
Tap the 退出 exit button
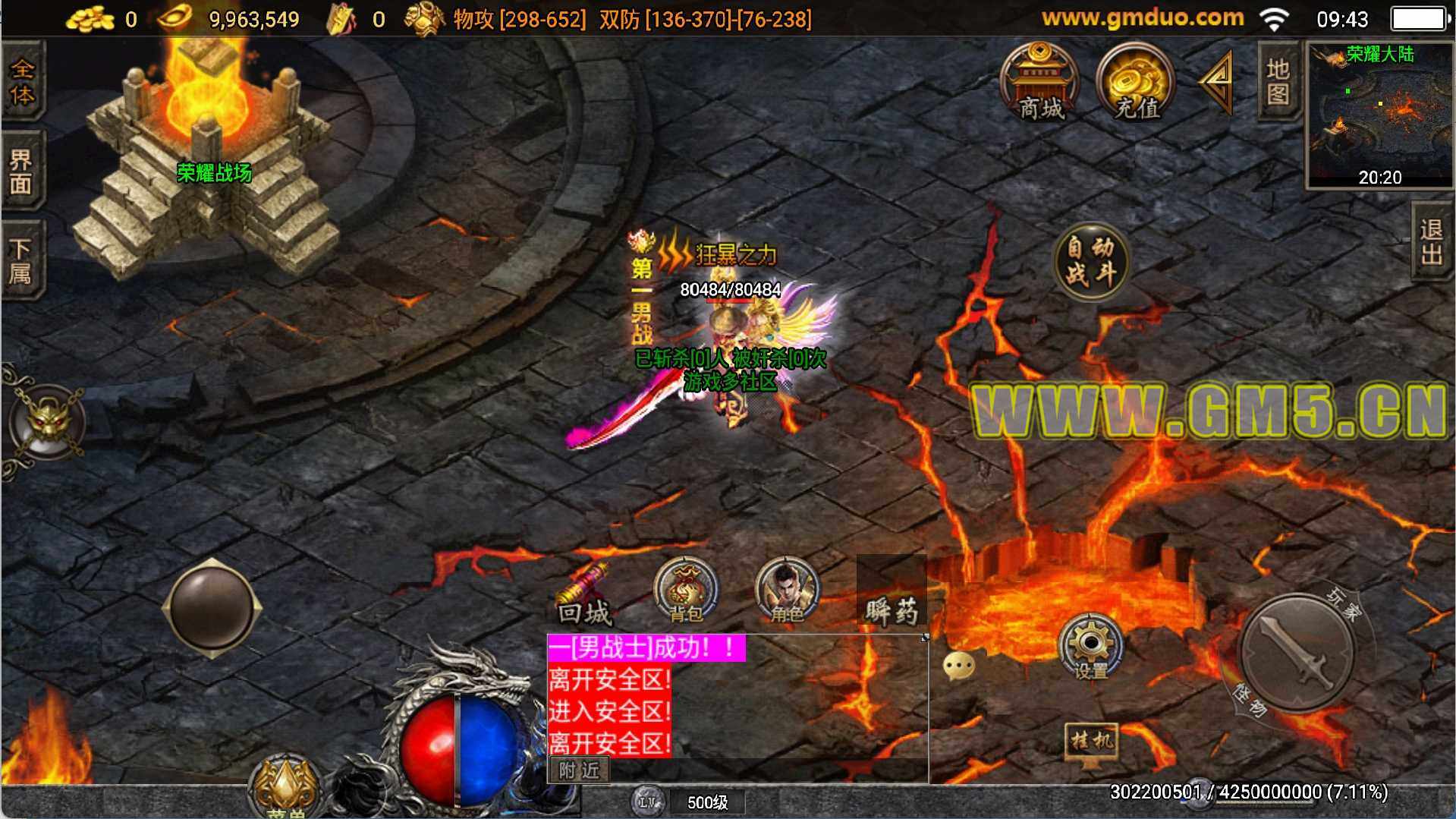click(x=1432, y=241)
